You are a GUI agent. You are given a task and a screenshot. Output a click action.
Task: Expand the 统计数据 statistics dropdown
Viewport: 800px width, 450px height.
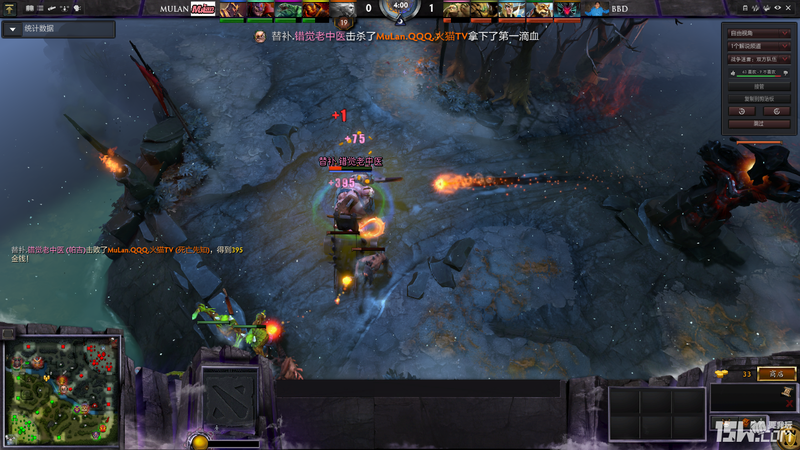point(12,29)
